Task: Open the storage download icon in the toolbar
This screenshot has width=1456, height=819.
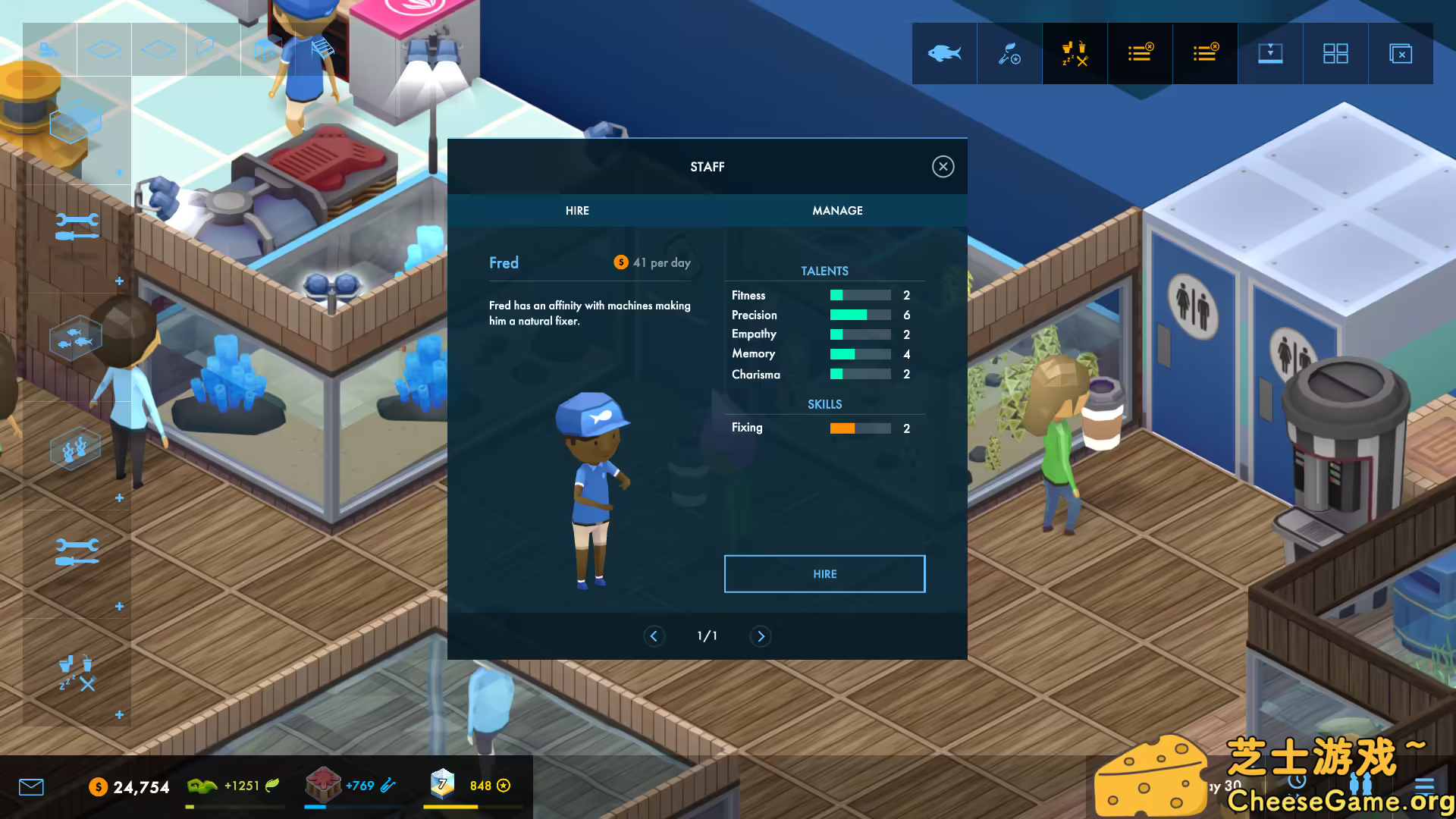Action: (x=1270, y=53)
